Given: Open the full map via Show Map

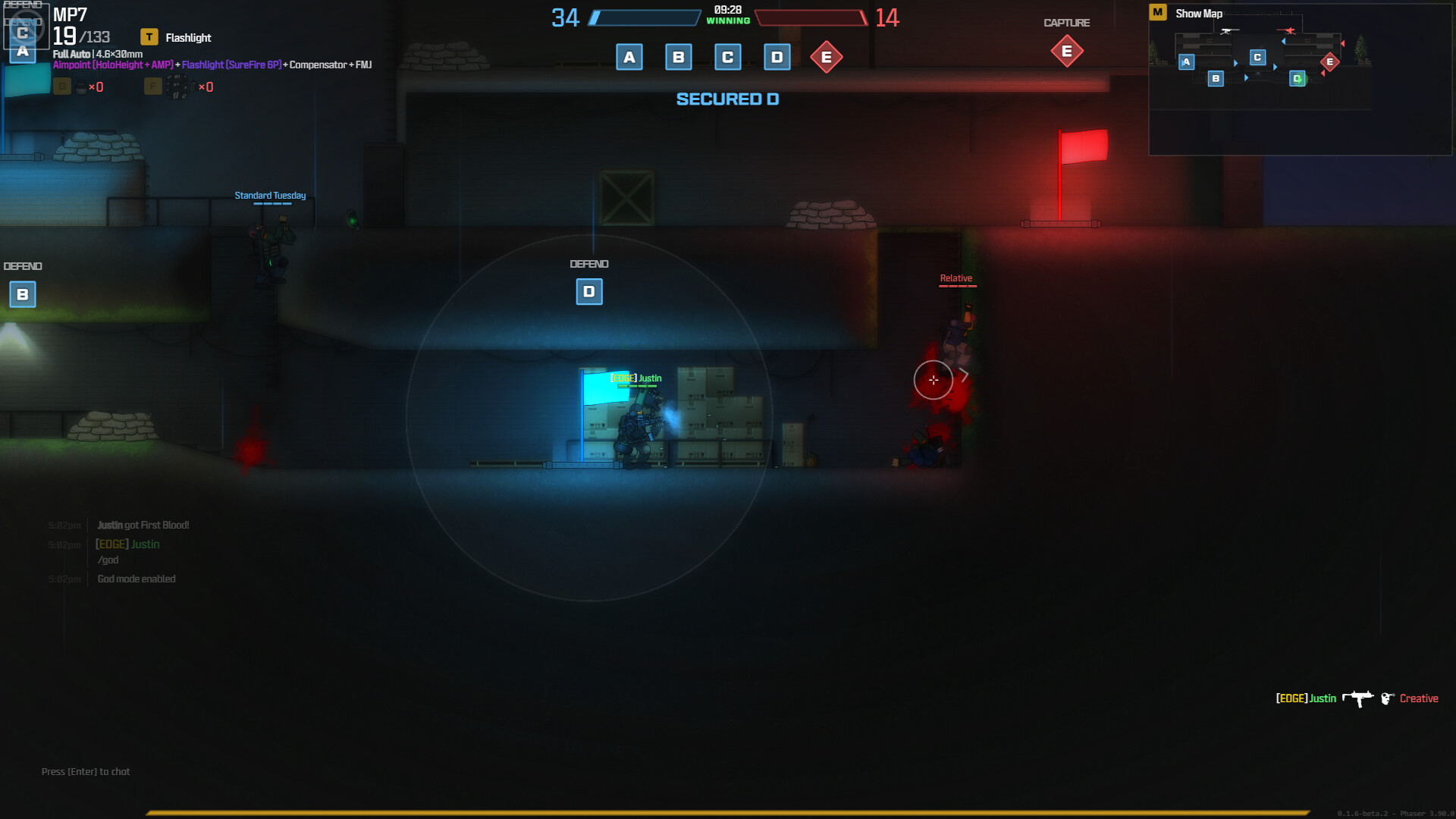Looking at the screenshot, I should tap(1197, 14).
